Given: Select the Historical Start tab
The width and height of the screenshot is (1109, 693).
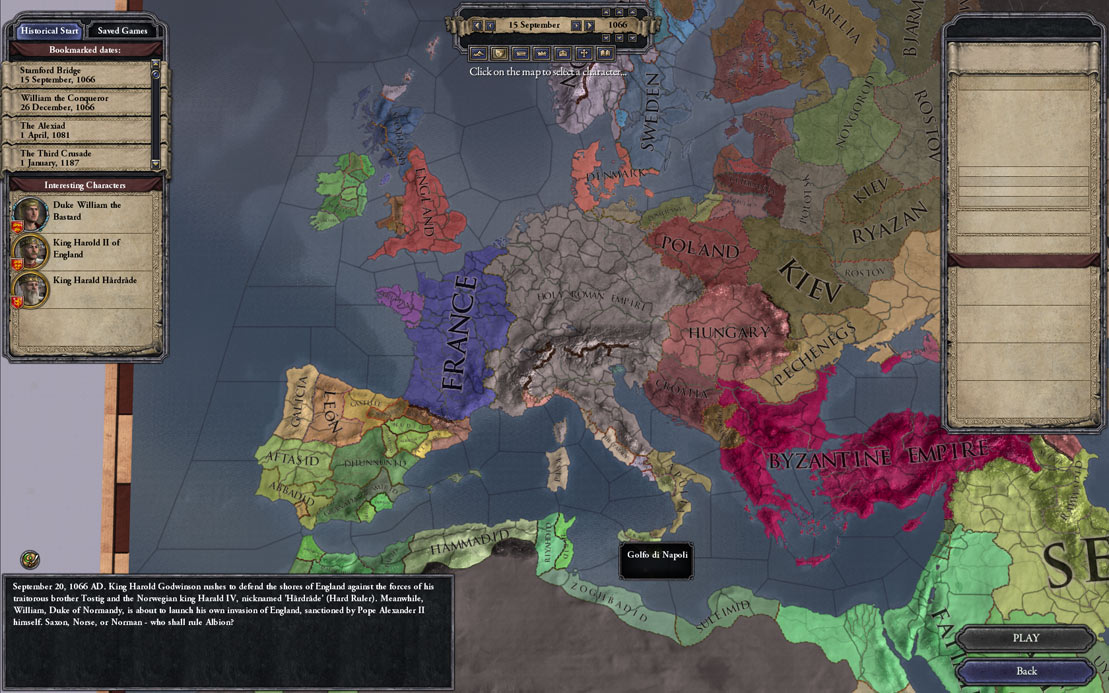Looking at the screenshot, I should coord(49,30).
